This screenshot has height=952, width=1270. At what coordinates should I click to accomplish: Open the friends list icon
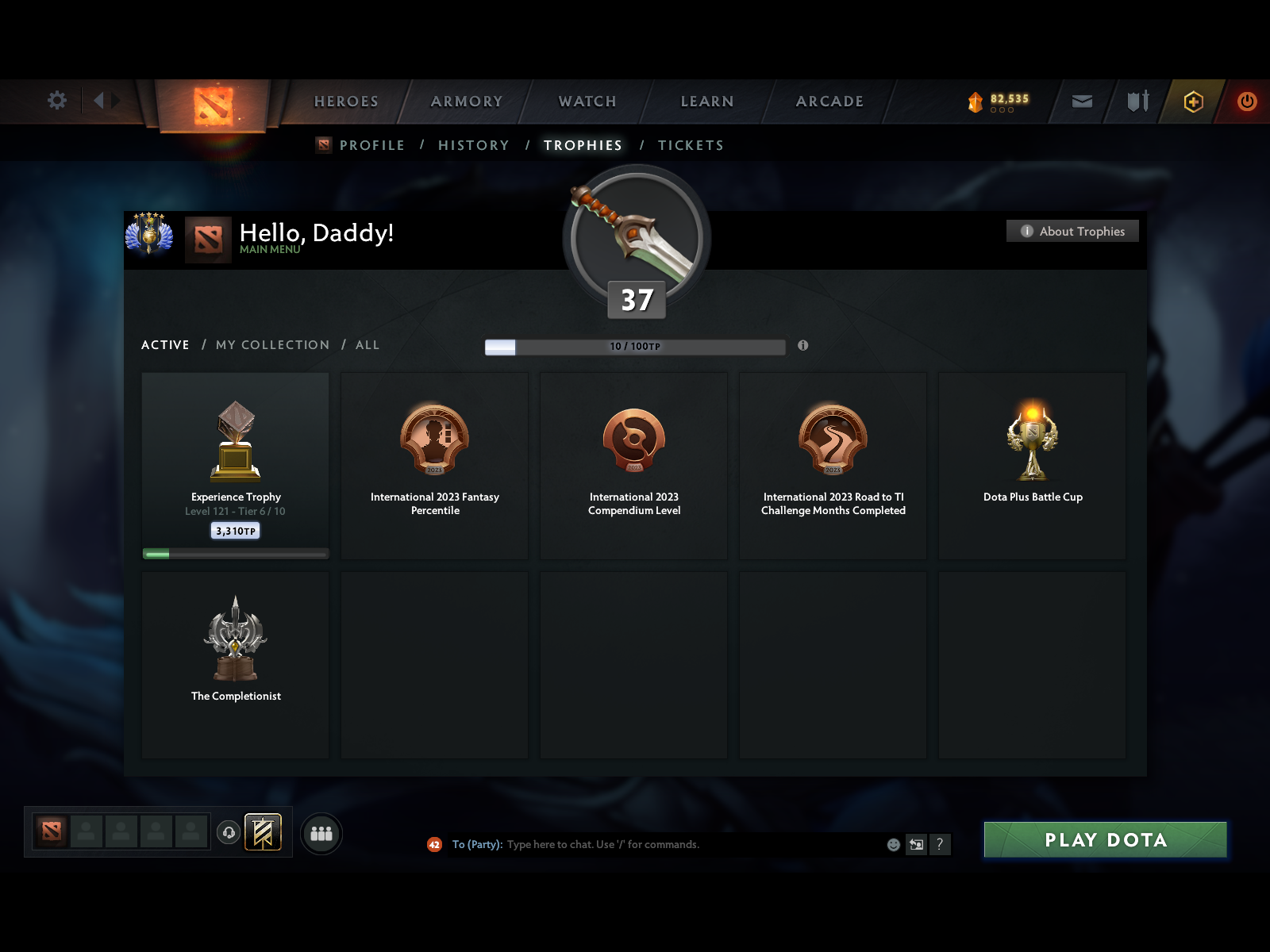tap(321, 834)
